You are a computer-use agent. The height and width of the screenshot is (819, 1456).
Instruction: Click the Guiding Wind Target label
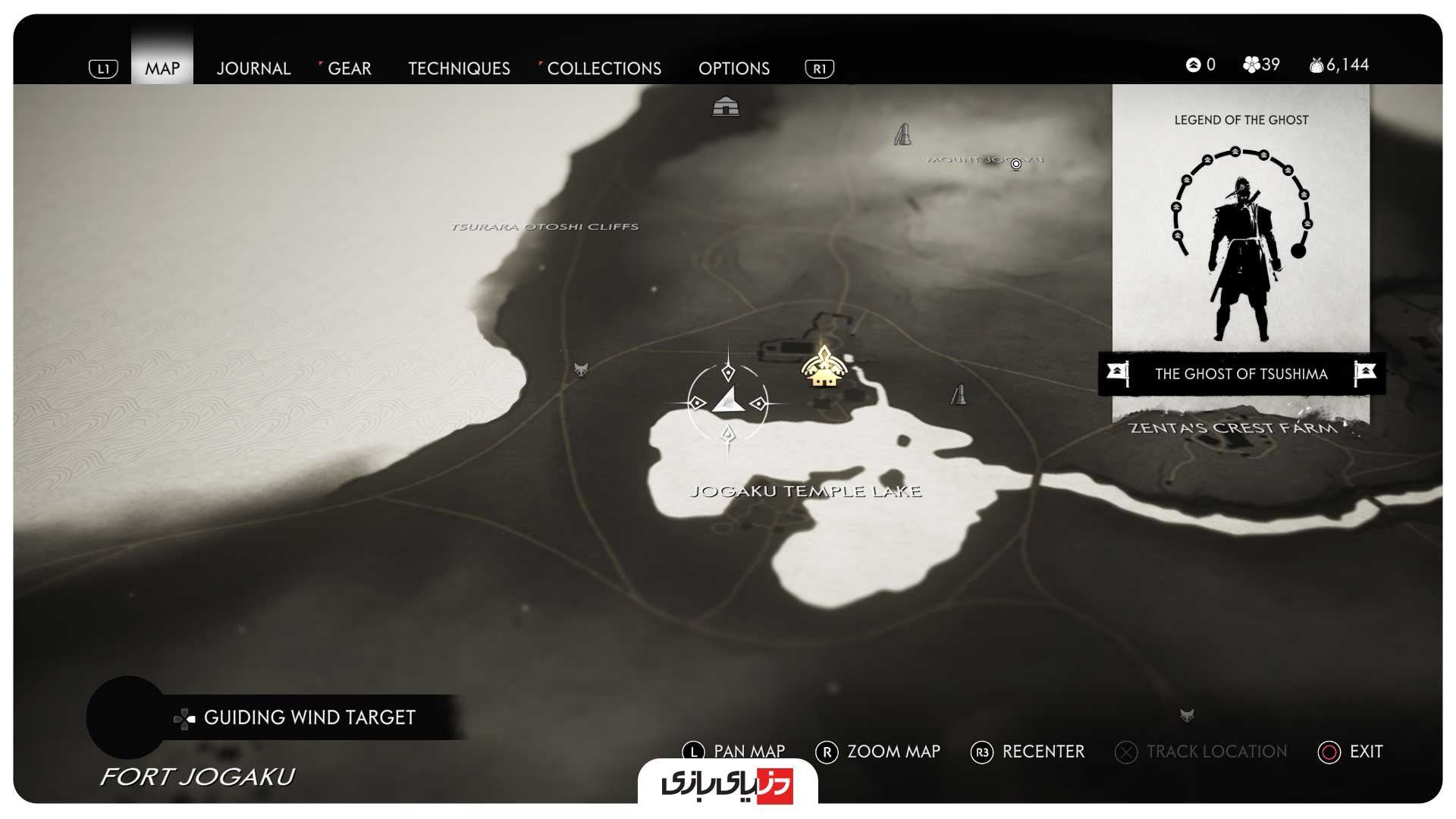(x=309, y=717)
